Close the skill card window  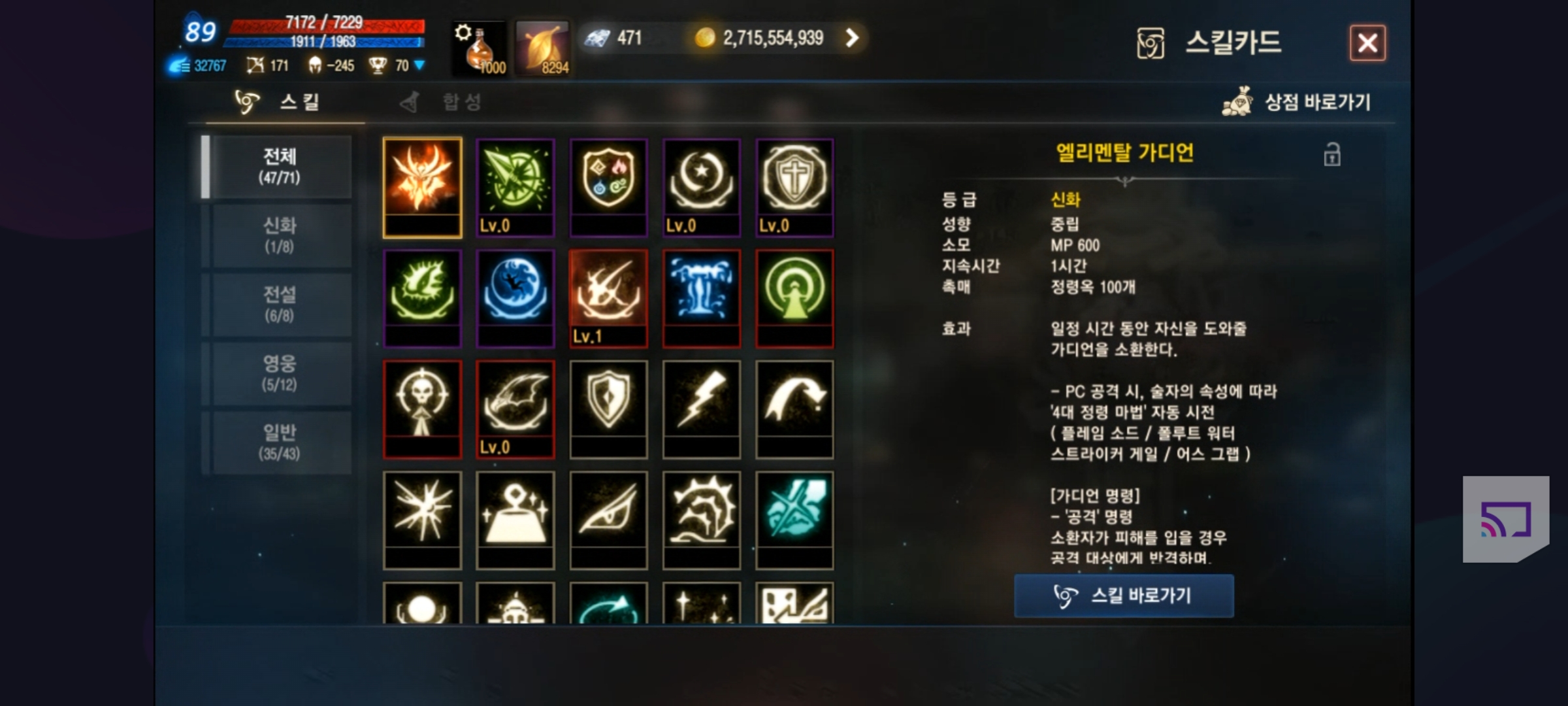click(1367, 43)
